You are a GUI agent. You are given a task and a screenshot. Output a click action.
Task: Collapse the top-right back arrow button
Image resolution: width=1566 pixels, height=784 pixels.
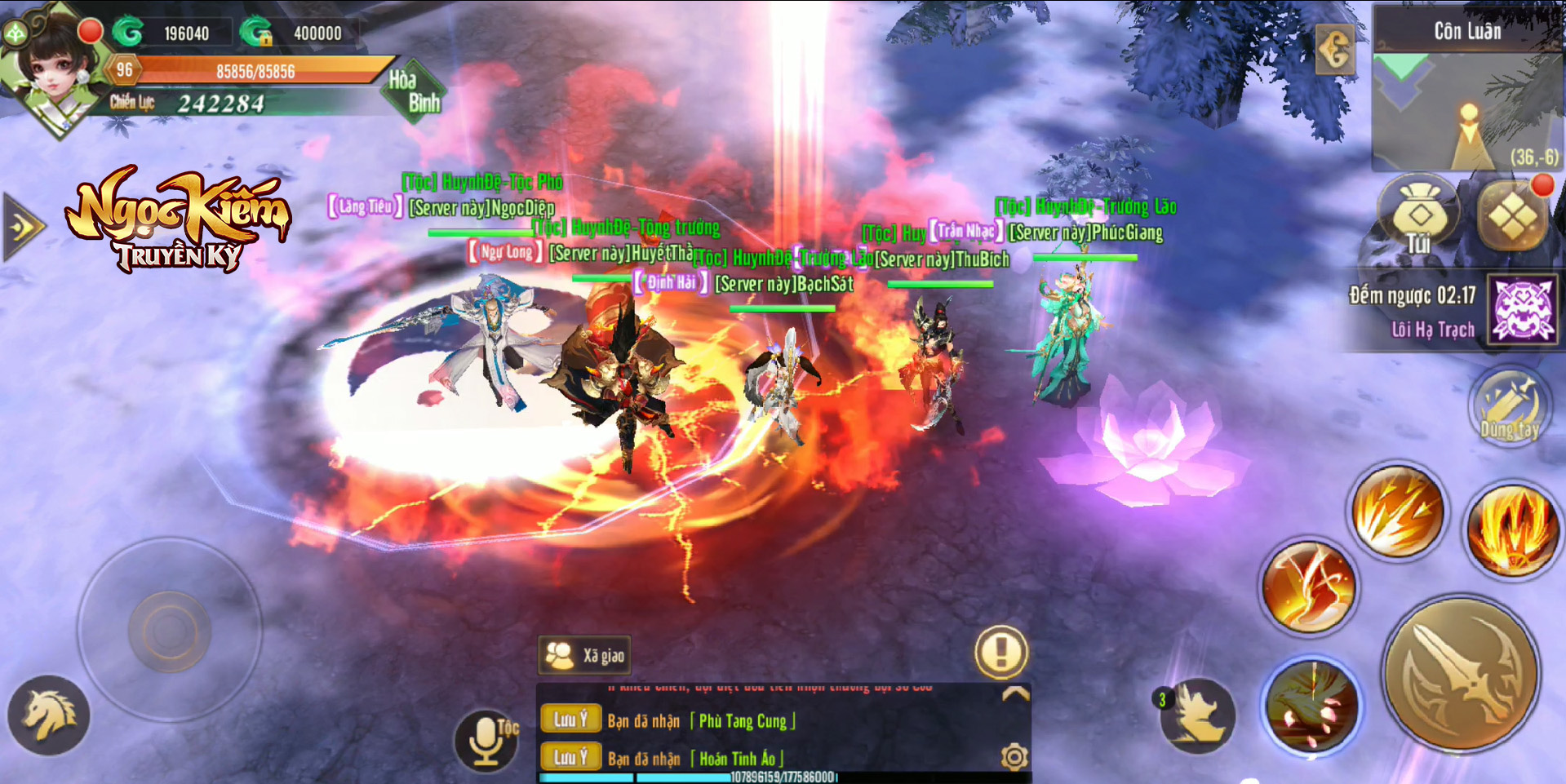(x=1334, y=51)
